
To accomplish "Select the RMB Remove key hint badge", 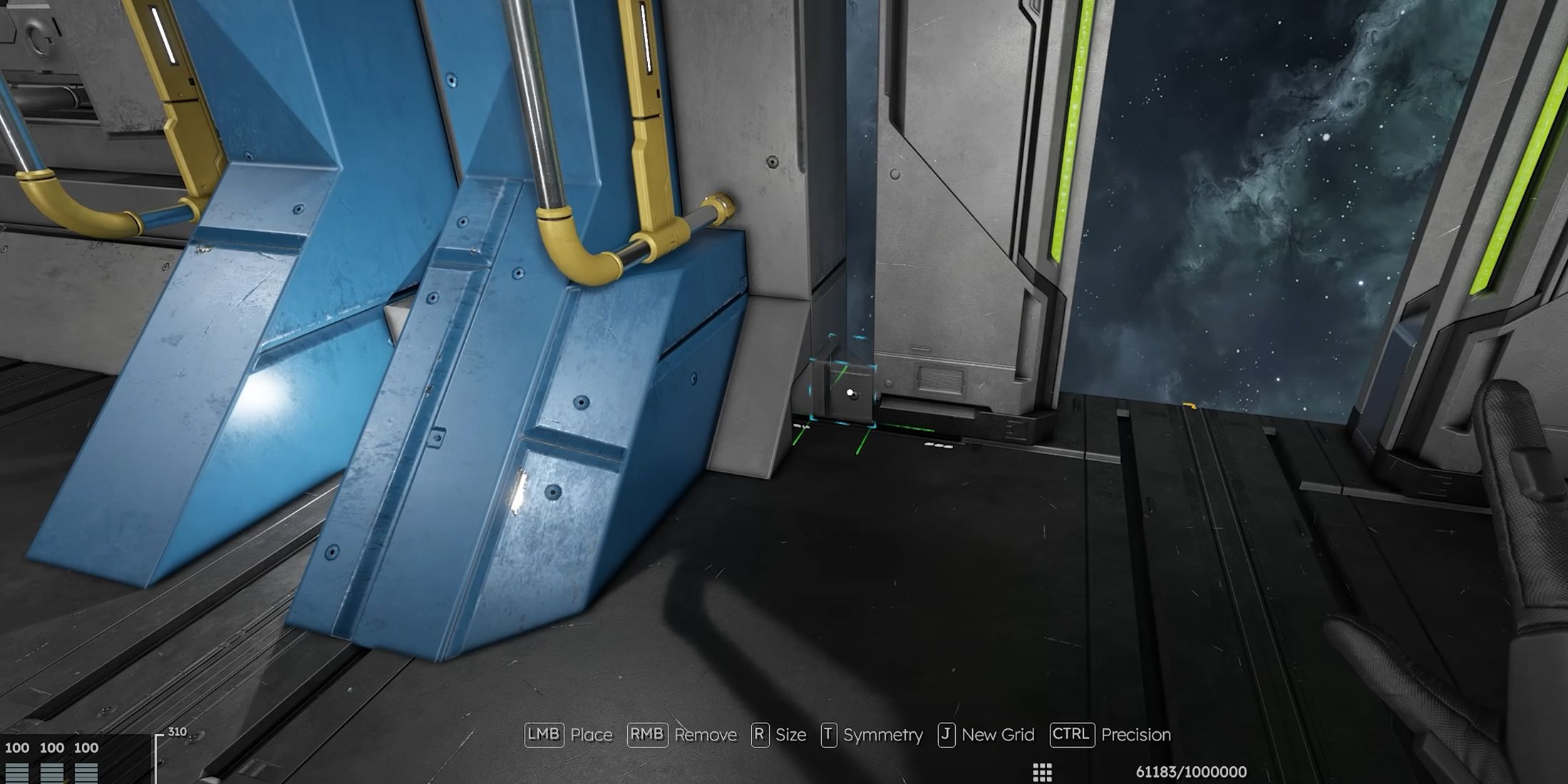I will pyautogui.click(x=647, y=735).
